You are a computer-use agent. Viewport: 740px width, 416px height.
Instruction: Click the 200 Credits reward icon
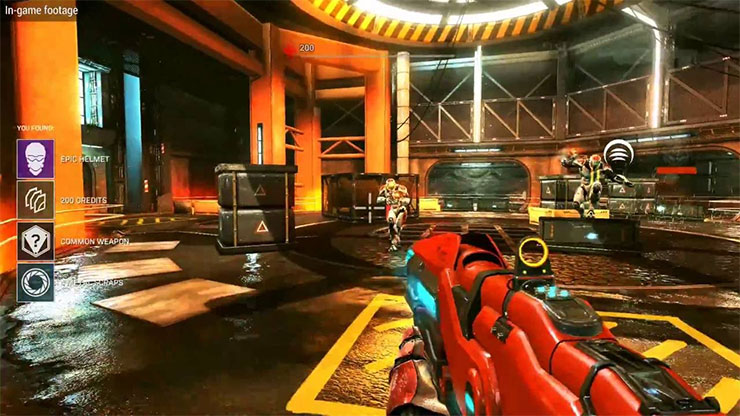[x=35, y=200]
